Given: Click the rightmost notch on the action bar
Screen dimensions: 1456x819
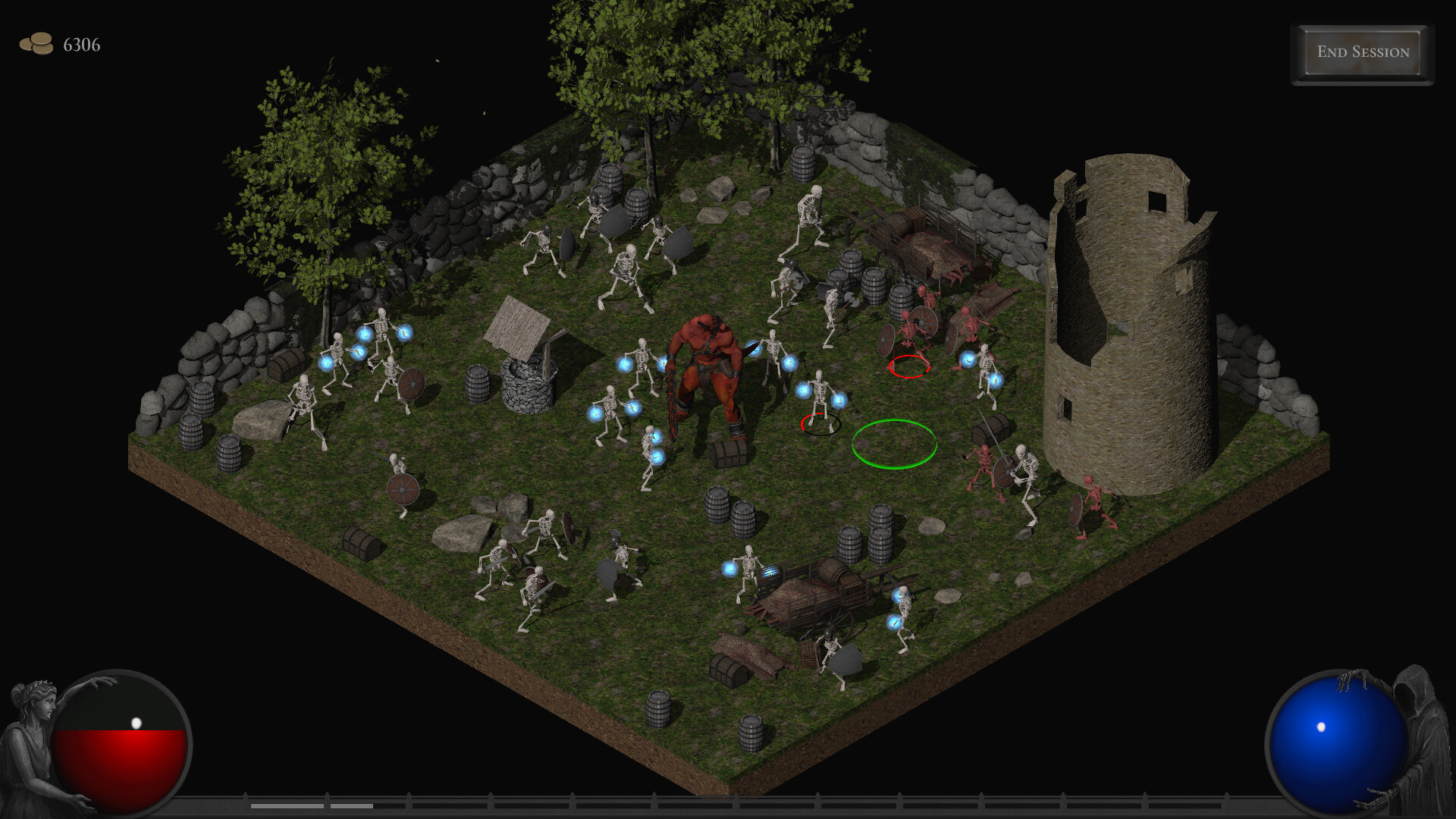Looking at the screenshot, I should 1225,798.
